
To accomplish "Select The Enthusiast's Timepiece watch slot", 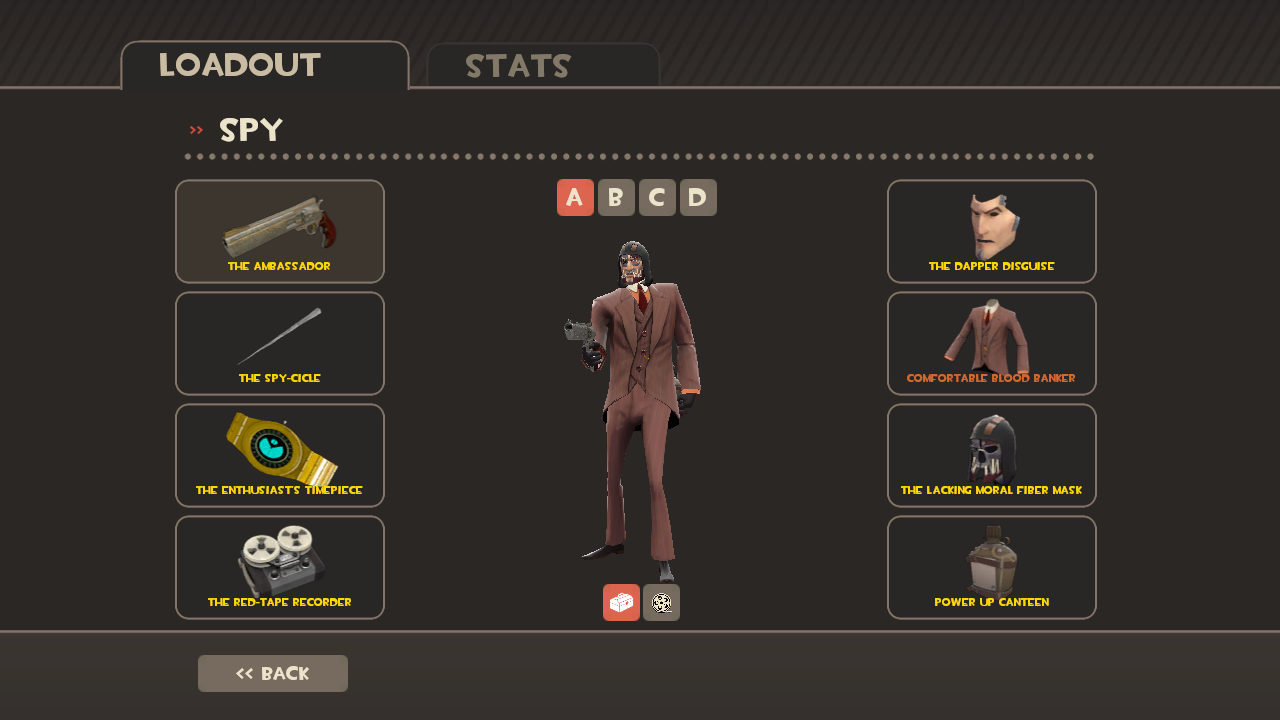I will [x=280, y=455].
